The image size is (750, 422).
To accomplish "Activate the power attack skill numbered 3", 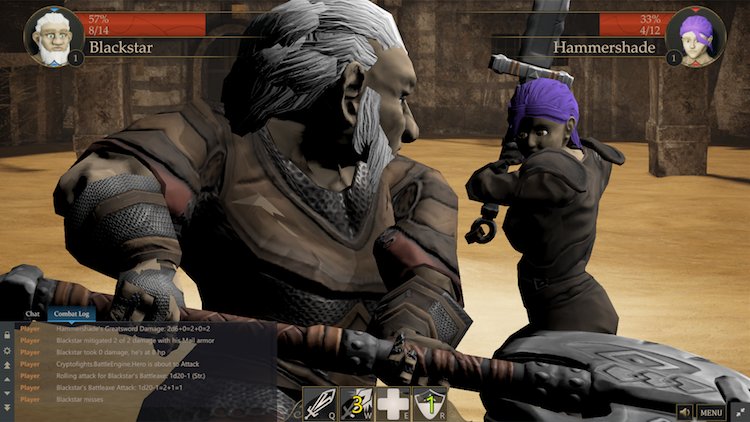I will (x=356, y=403).
